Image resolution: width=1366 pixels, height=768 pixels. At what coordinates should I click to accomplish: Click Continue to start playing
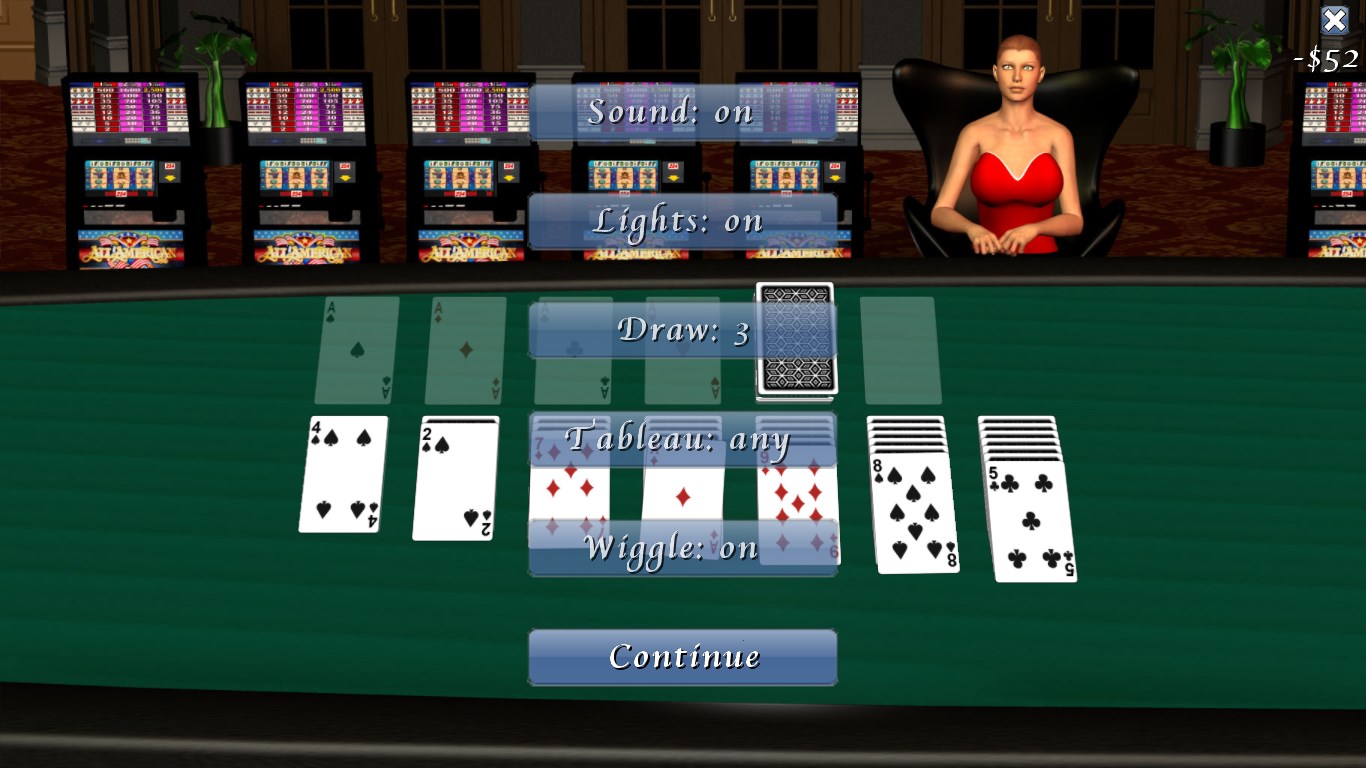pyautogui.click(x=683, y=656)
